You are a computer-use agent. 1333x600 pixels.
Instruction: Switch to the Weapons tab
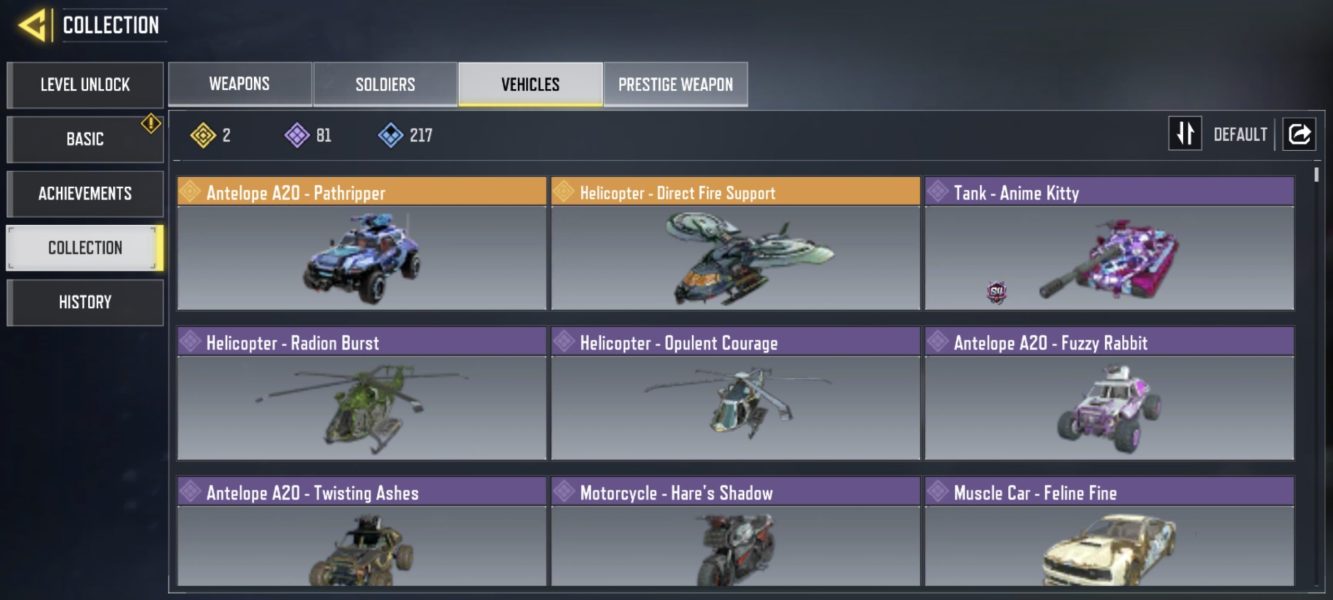pyautogui.click(x=239, y=84)
